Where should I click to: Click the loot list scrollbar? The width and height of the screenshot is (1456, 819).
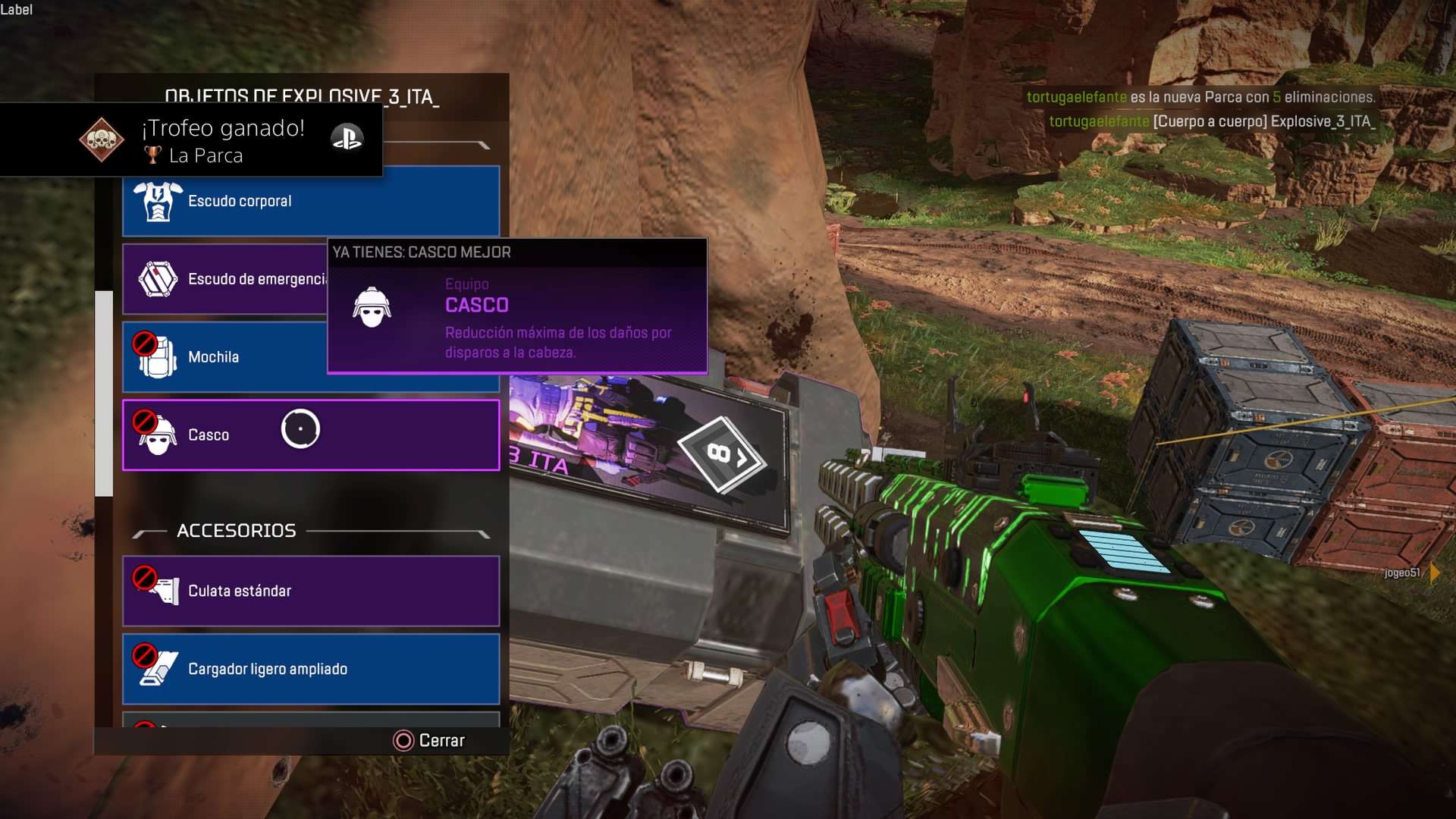[104, 394]
